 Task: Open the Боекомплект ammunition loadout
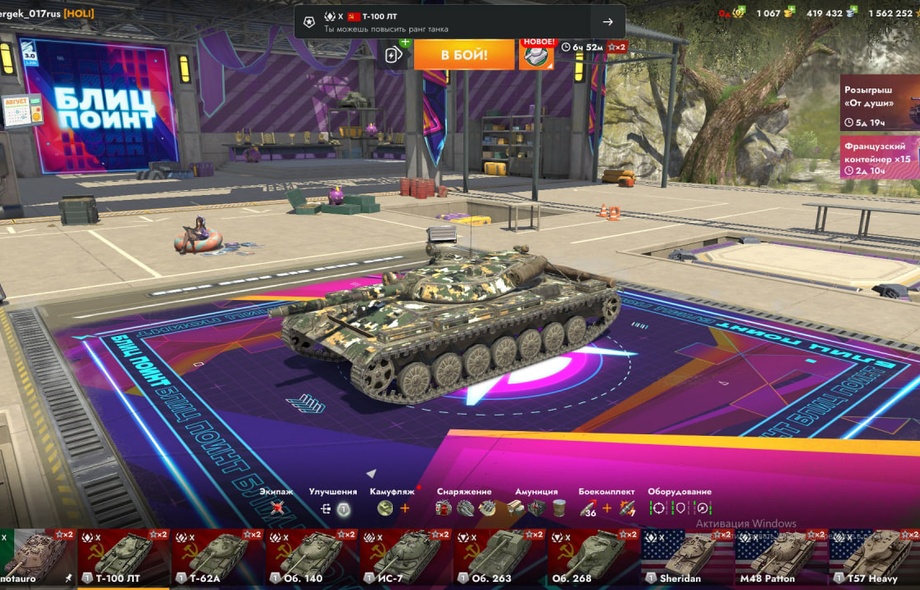tap(607, 508)
